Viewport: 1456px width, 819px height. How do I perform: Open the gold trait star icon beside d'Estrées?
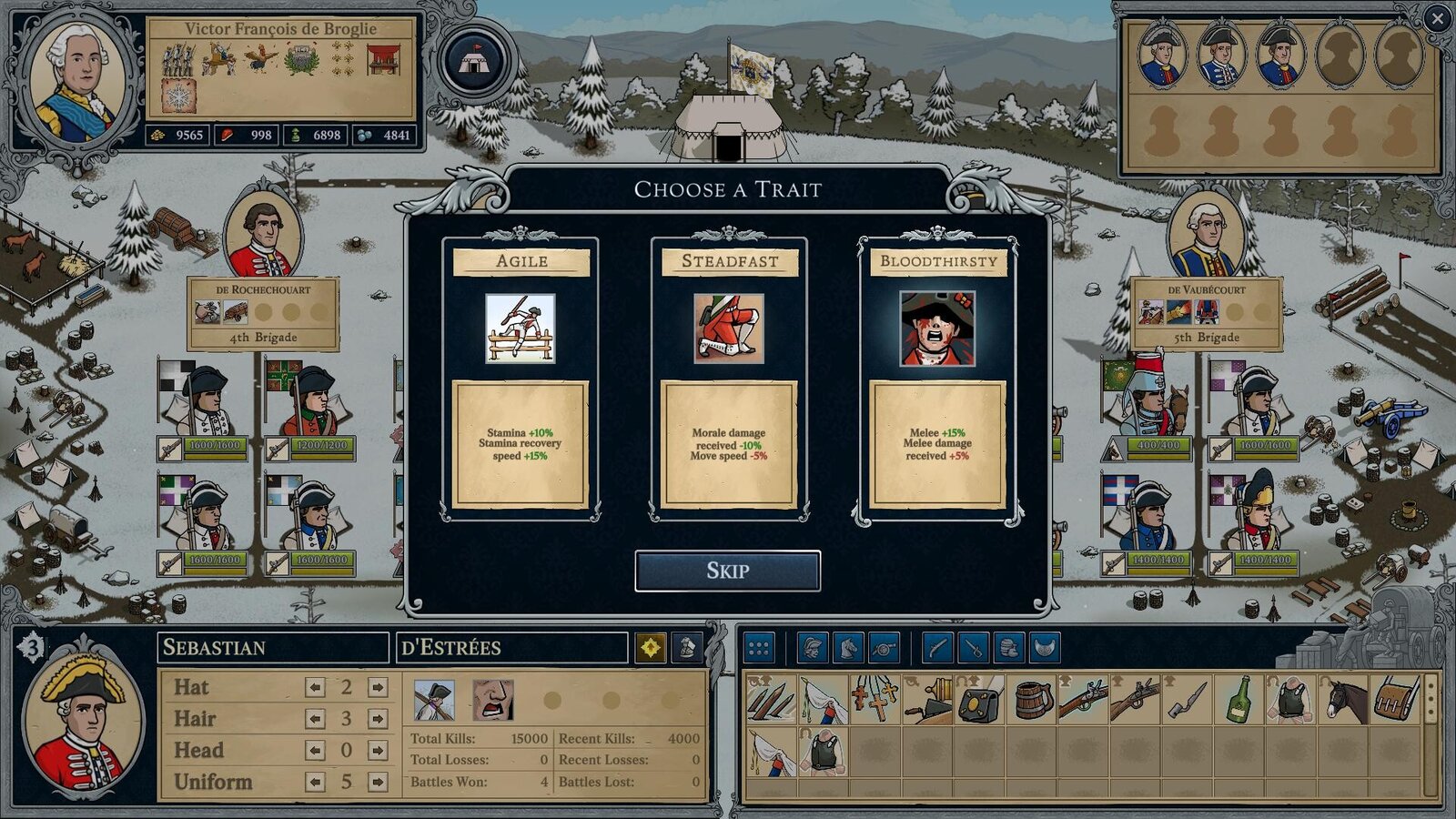point(652,648)
